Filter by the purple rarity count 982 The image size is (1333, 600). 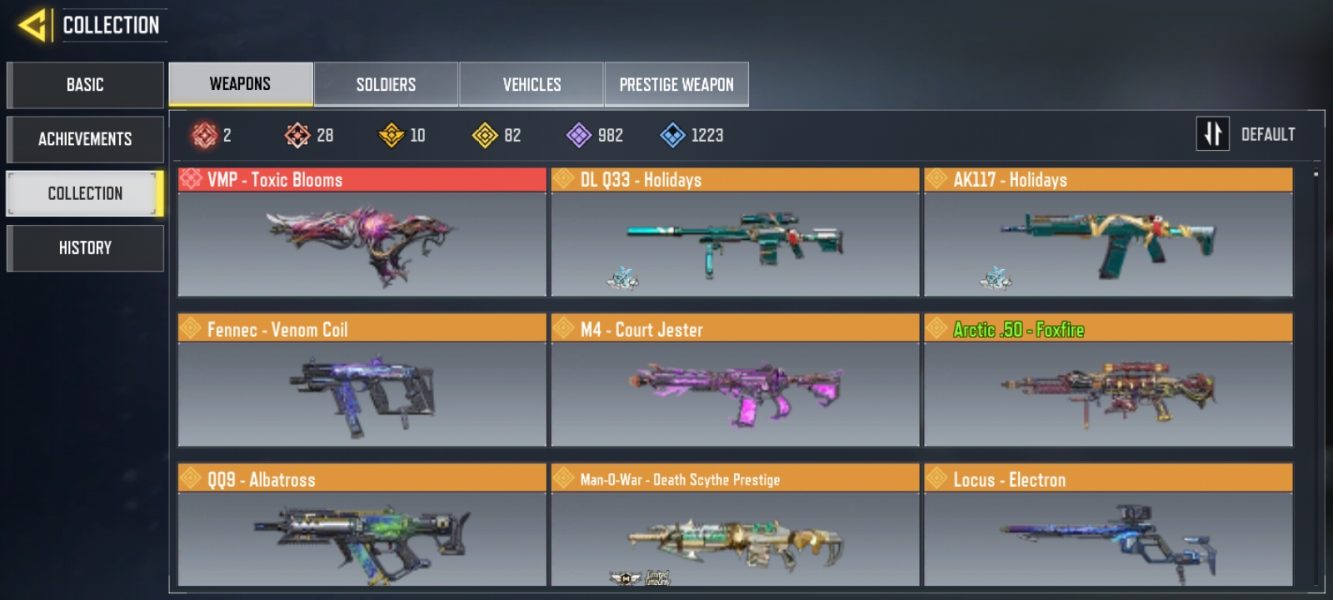click(594, 135)
